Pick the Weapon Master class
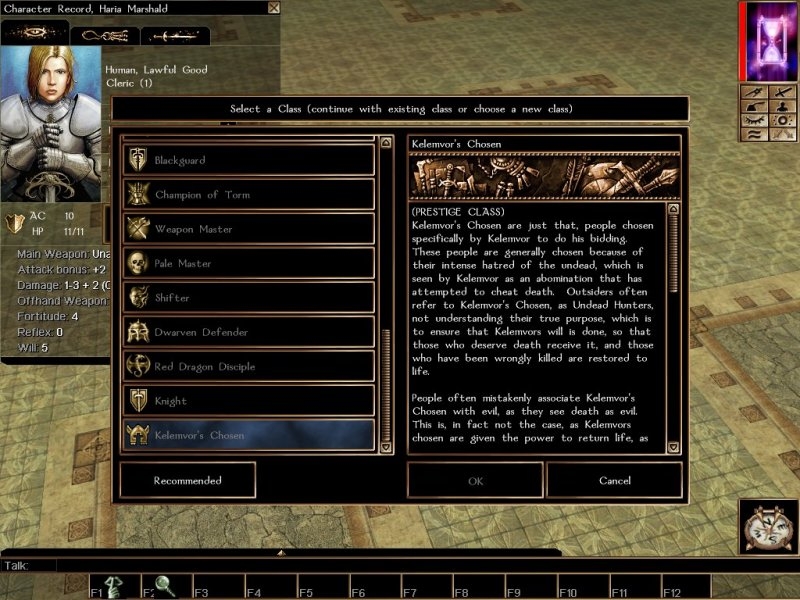The width and height of the screenshot is (800, 600). [248, 229]
